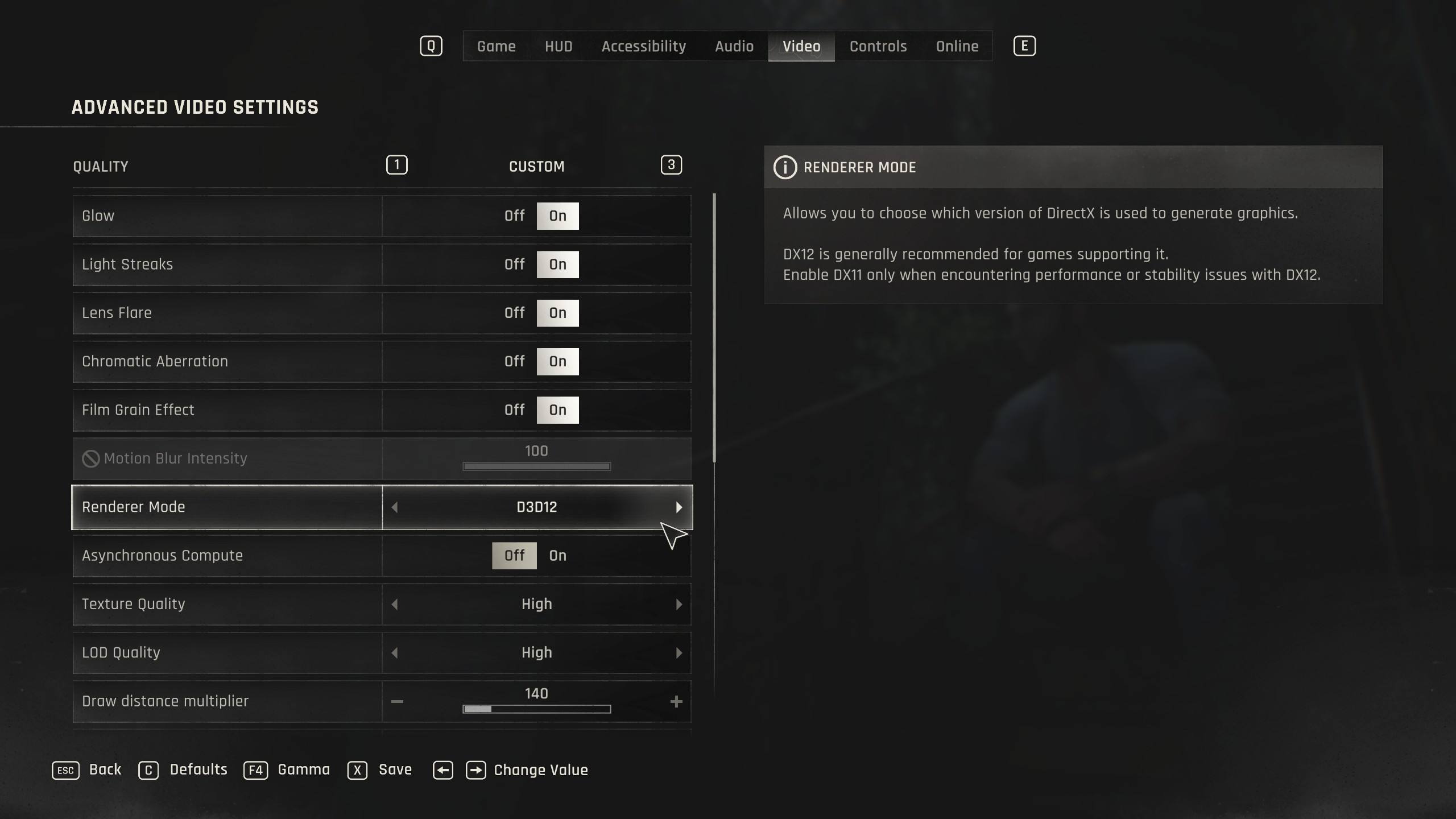The image size is (1456, 819).
Task: Select the Audio tab
Action: 734,46
